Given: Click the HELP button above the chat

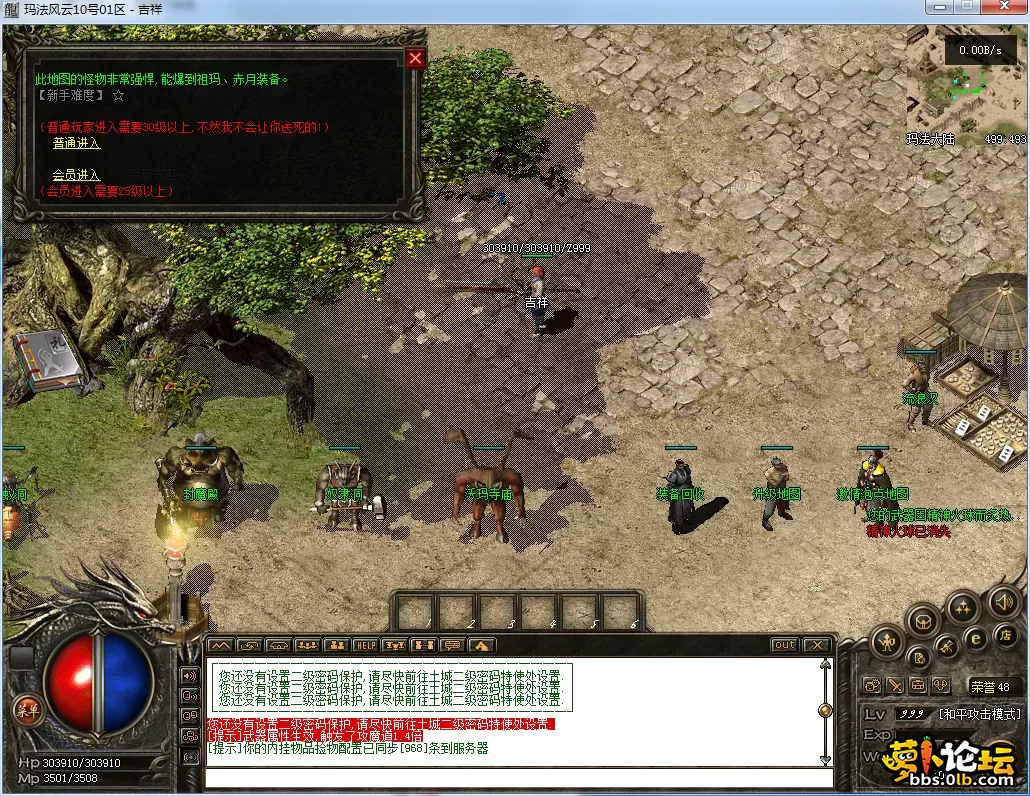Looking at the screenshot, I should [x=365, y=645].
